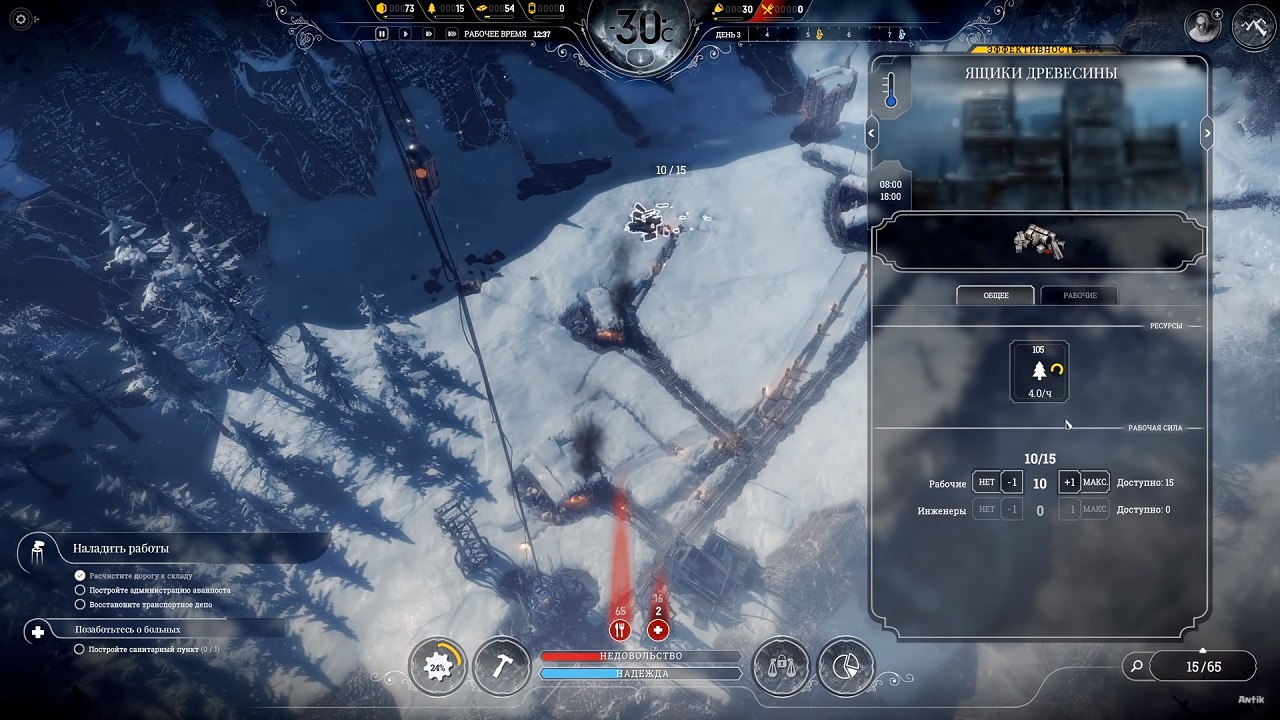Open the Book of Laws scales icon
Screen dimensions: 1280x720
pyautogui.click(x=780, y=666)
